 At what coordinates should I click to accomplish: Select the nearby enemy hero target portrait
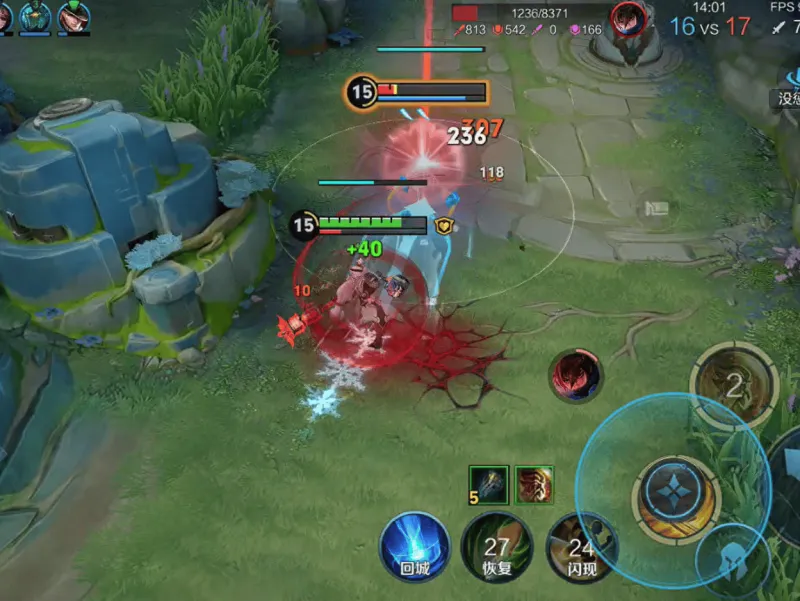[x=575, y=377]
